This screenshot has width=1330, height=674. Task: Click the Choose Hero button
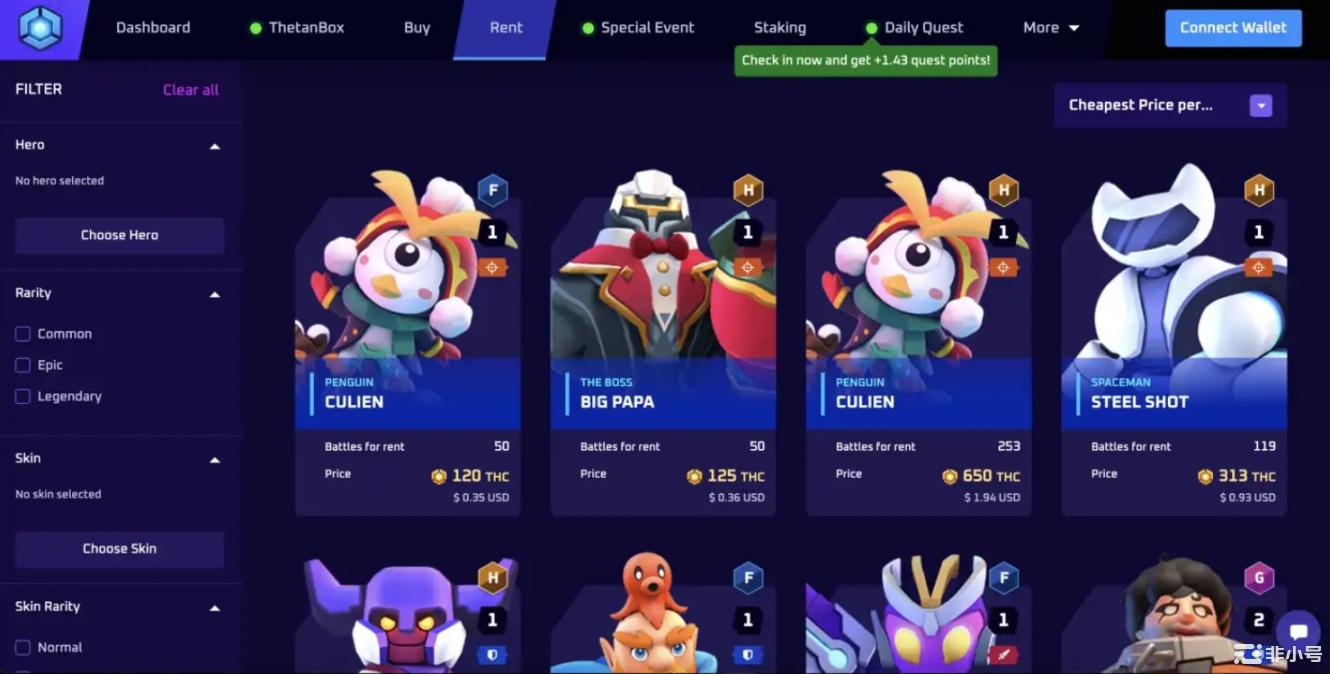(x=120, y=235)
